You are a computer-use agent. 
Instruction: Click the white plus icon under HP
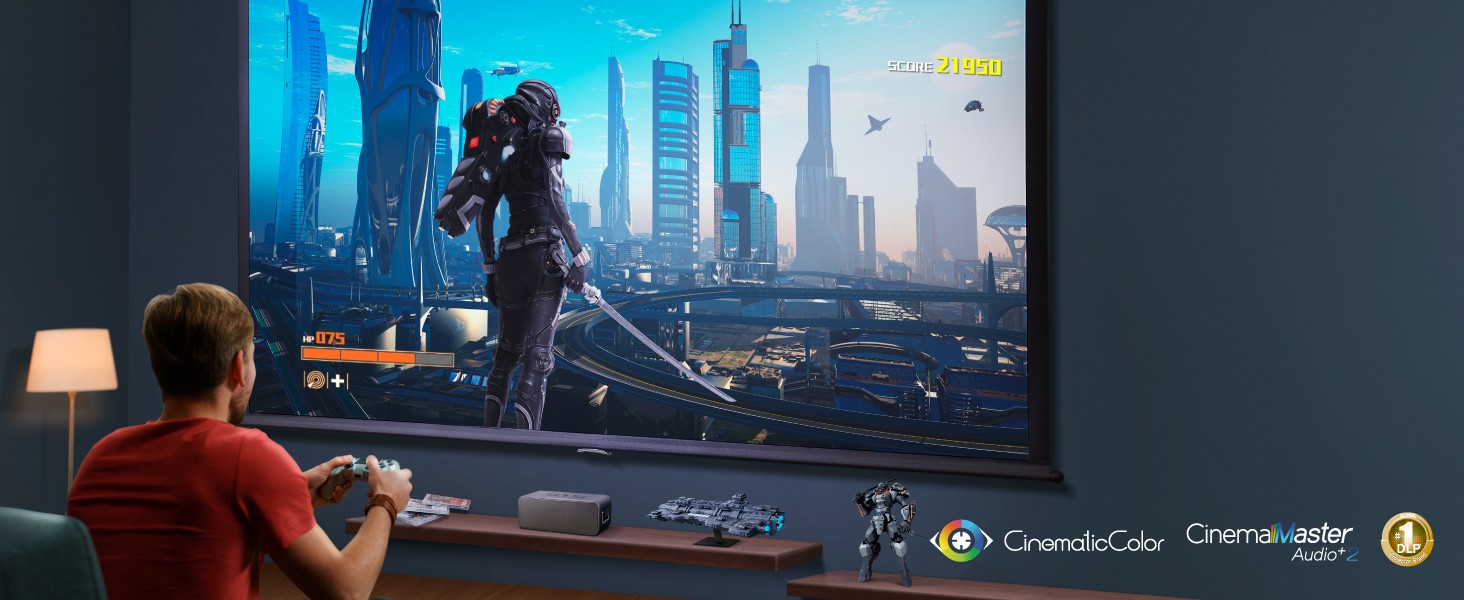click(x=339, y=380)
